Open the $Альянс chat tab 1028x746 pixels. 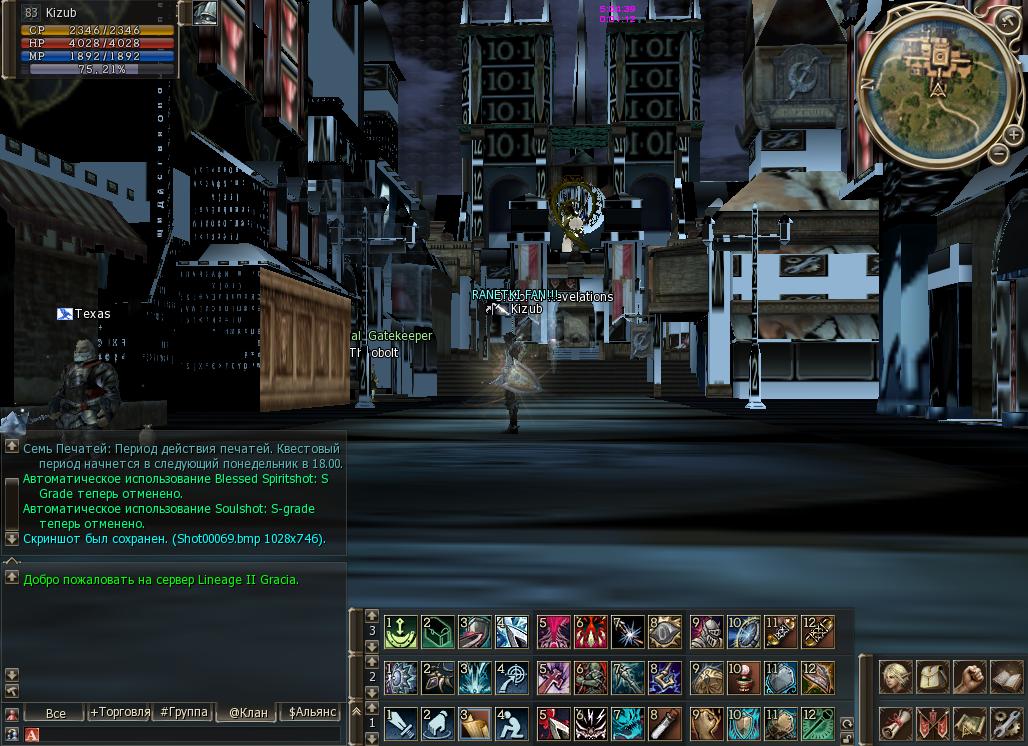pos(311,712)
